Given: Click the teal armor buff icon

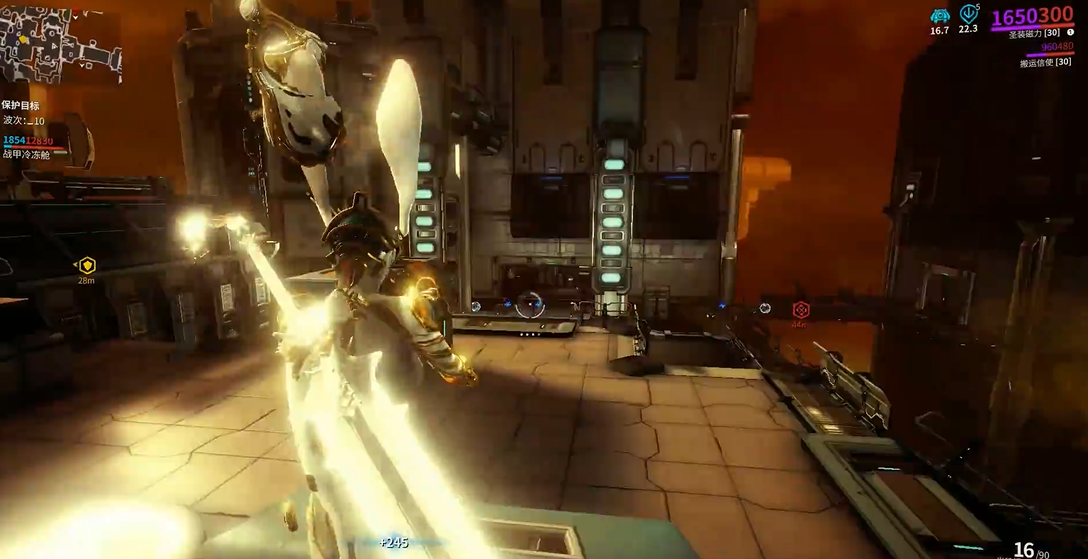Looking at the screenshot, I should (x=940, y=16).
